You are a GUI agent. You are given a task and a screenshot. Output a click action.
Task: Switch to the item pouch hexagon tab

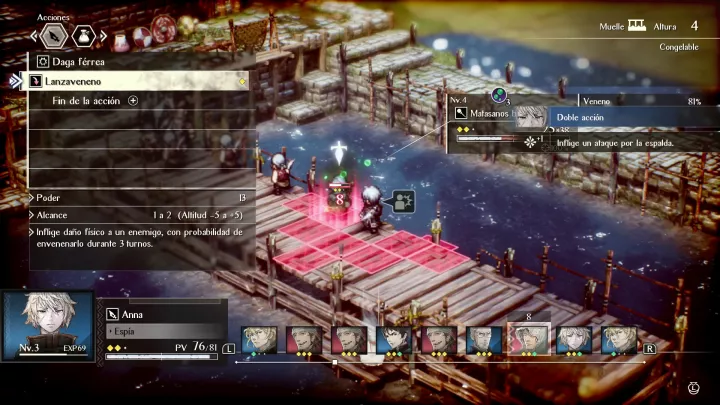(86, 37)
